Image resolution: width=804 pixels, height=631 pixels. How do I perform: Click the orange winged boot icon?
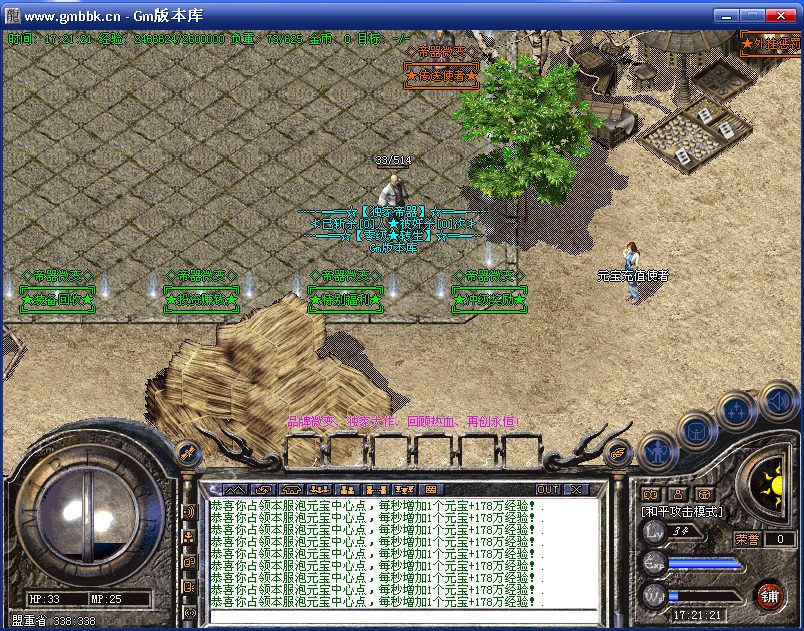pyautogui.click(x=620, y=453)
